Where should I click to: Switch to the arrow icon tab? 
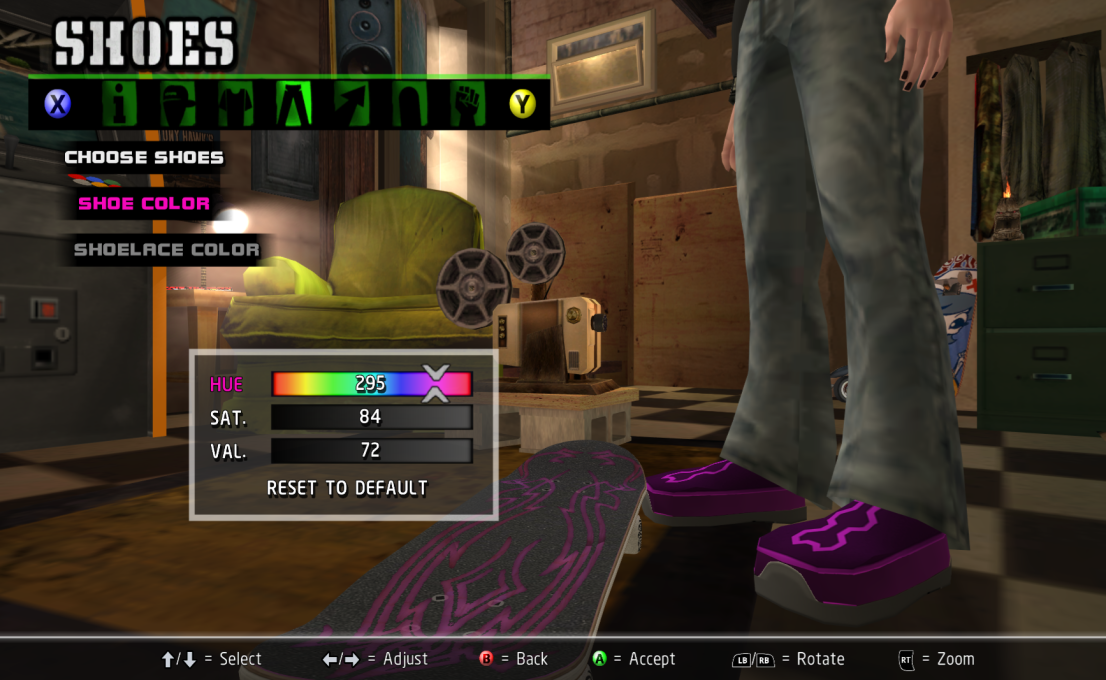pos(353,103)
